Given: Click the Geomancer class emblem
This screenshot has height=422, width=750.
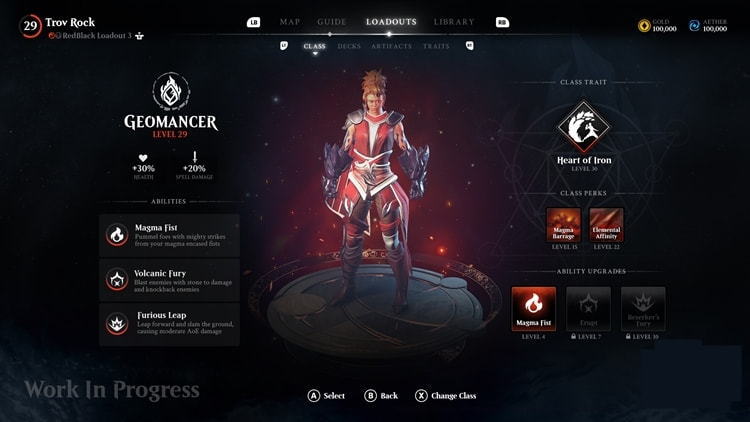Looking at the screenshot, I should pos(170,91).
